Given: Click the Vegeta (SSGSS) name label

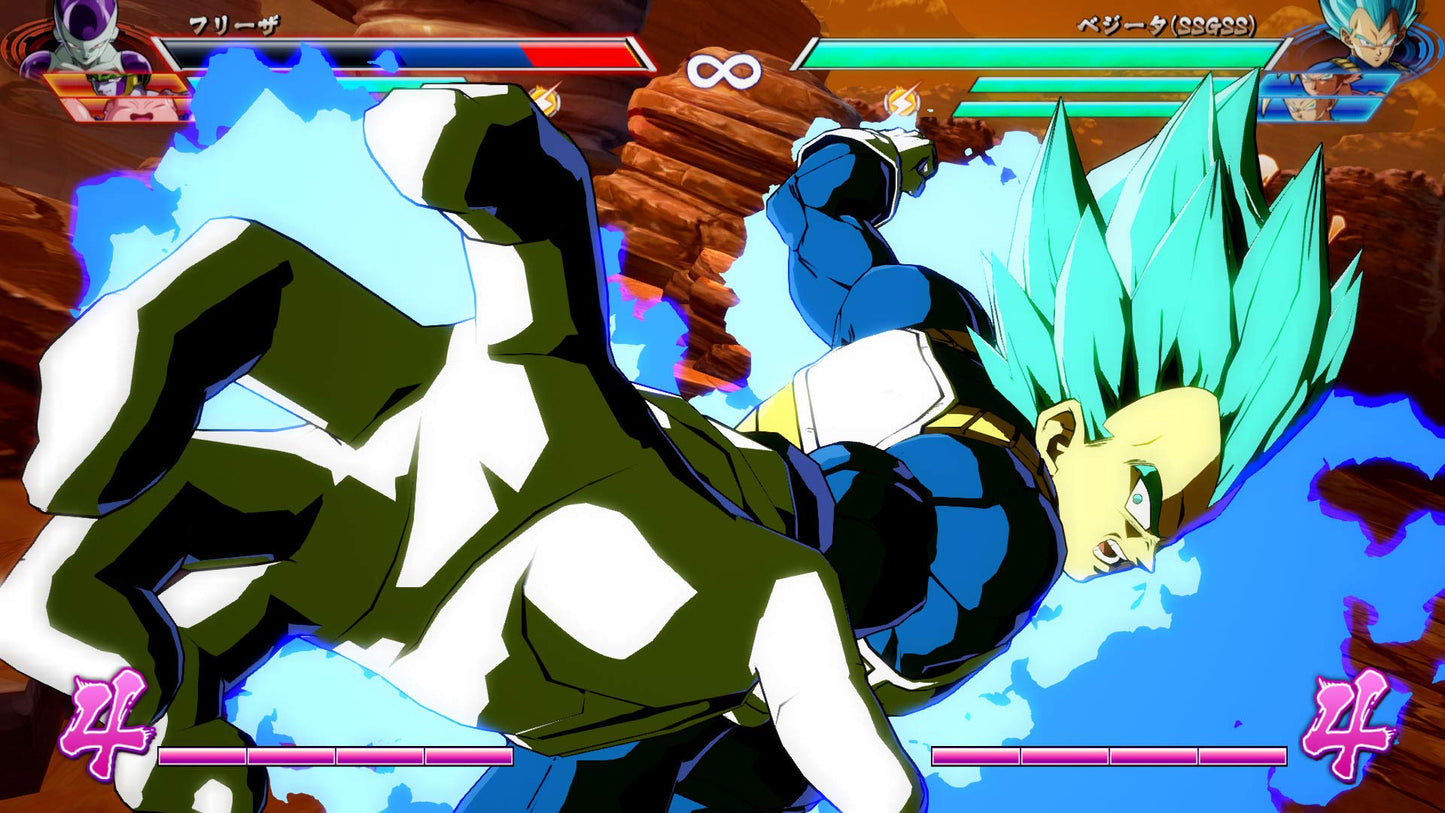Looking at the screenshot, I should pos(1165,28).
